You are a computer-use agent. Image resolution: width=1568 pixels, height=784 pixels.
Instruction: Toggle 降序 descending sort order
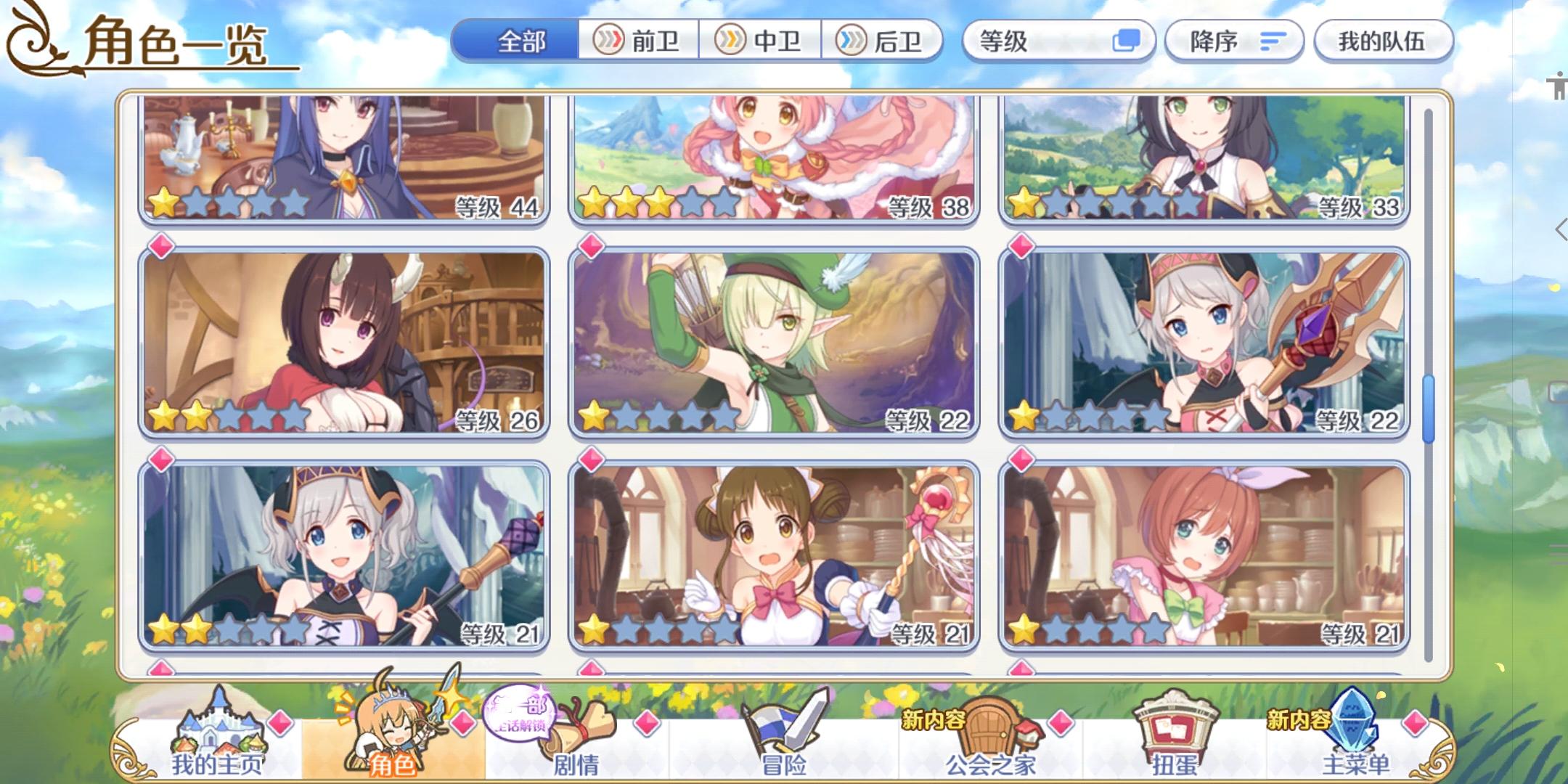point(1234,41)
